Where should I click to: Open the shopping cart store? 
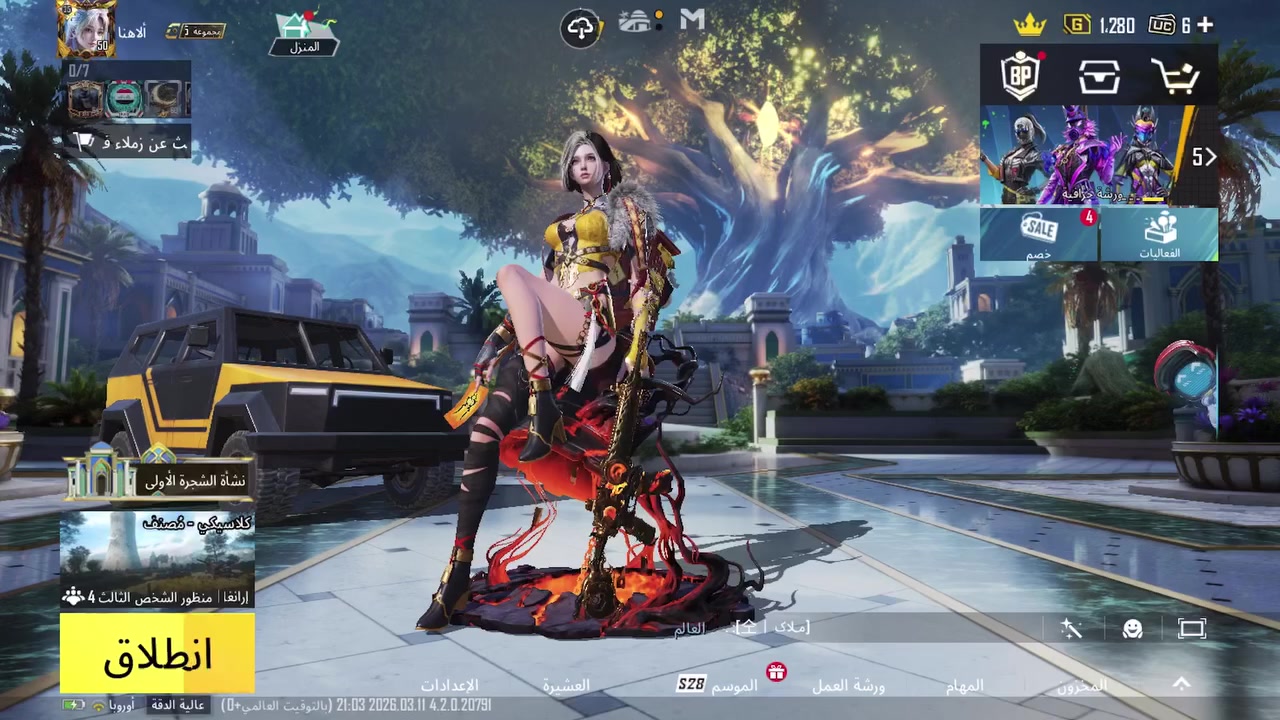pos(1175,77)
